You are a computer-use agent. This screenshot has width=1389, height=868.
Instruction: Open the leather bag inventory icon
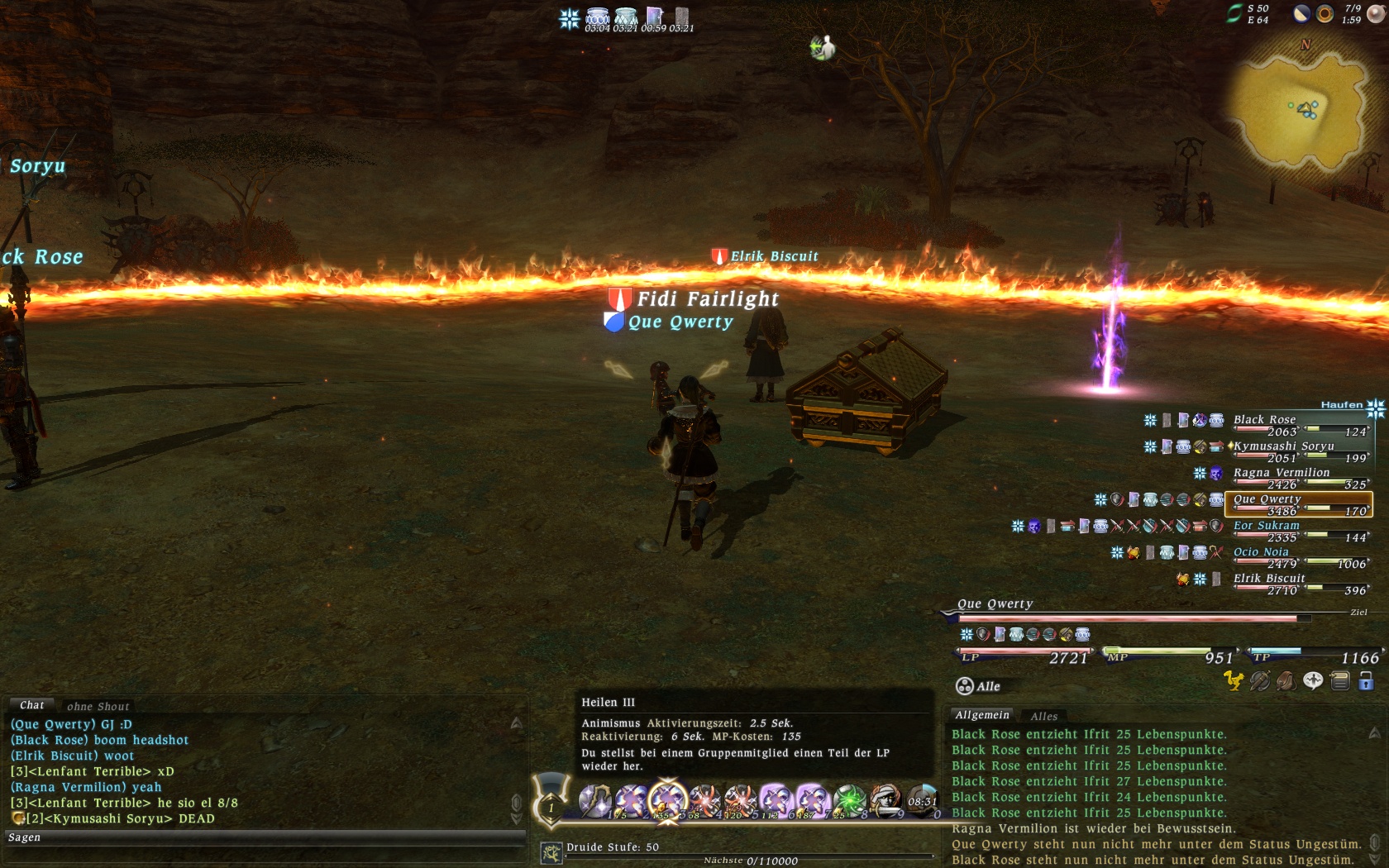click(1286, 680)
